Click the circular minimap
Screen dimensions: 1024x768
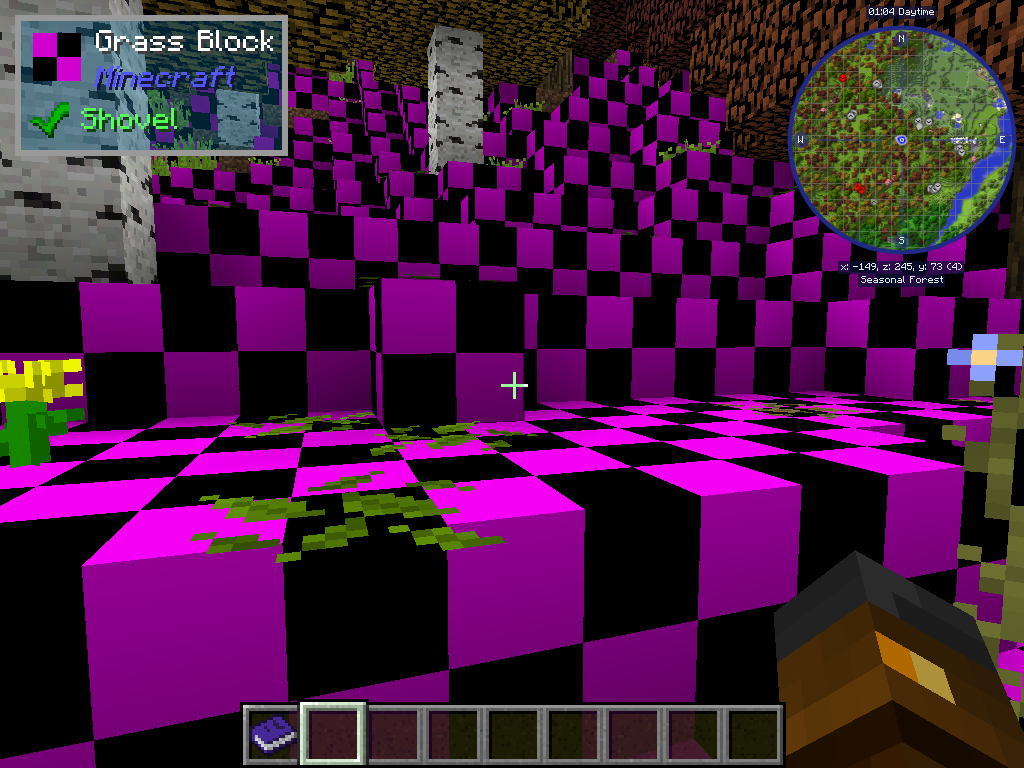click(901, 140)
